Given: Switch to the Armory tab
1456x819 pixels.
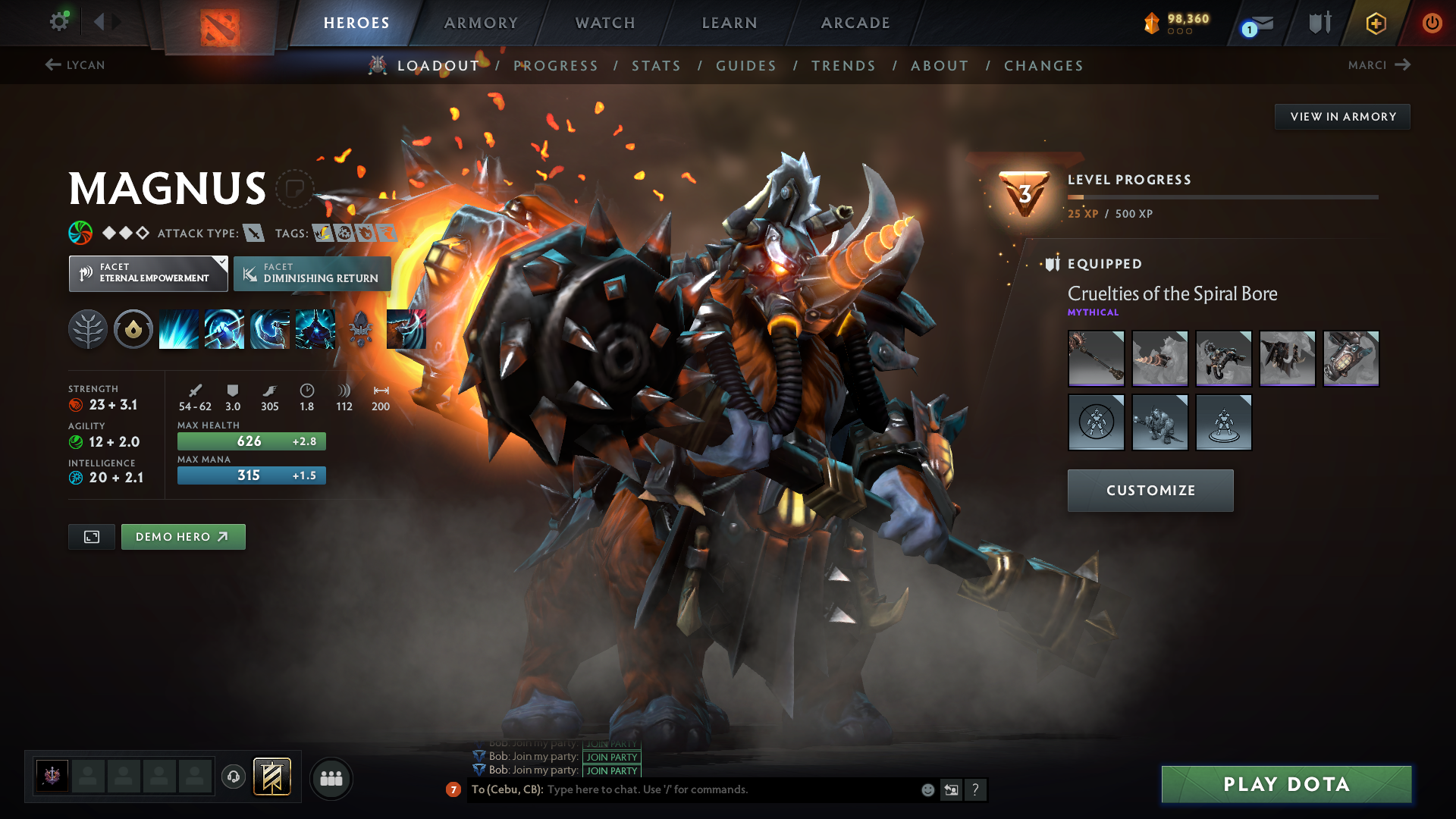Looking at the screenshot, I should (x=481, y=23).
